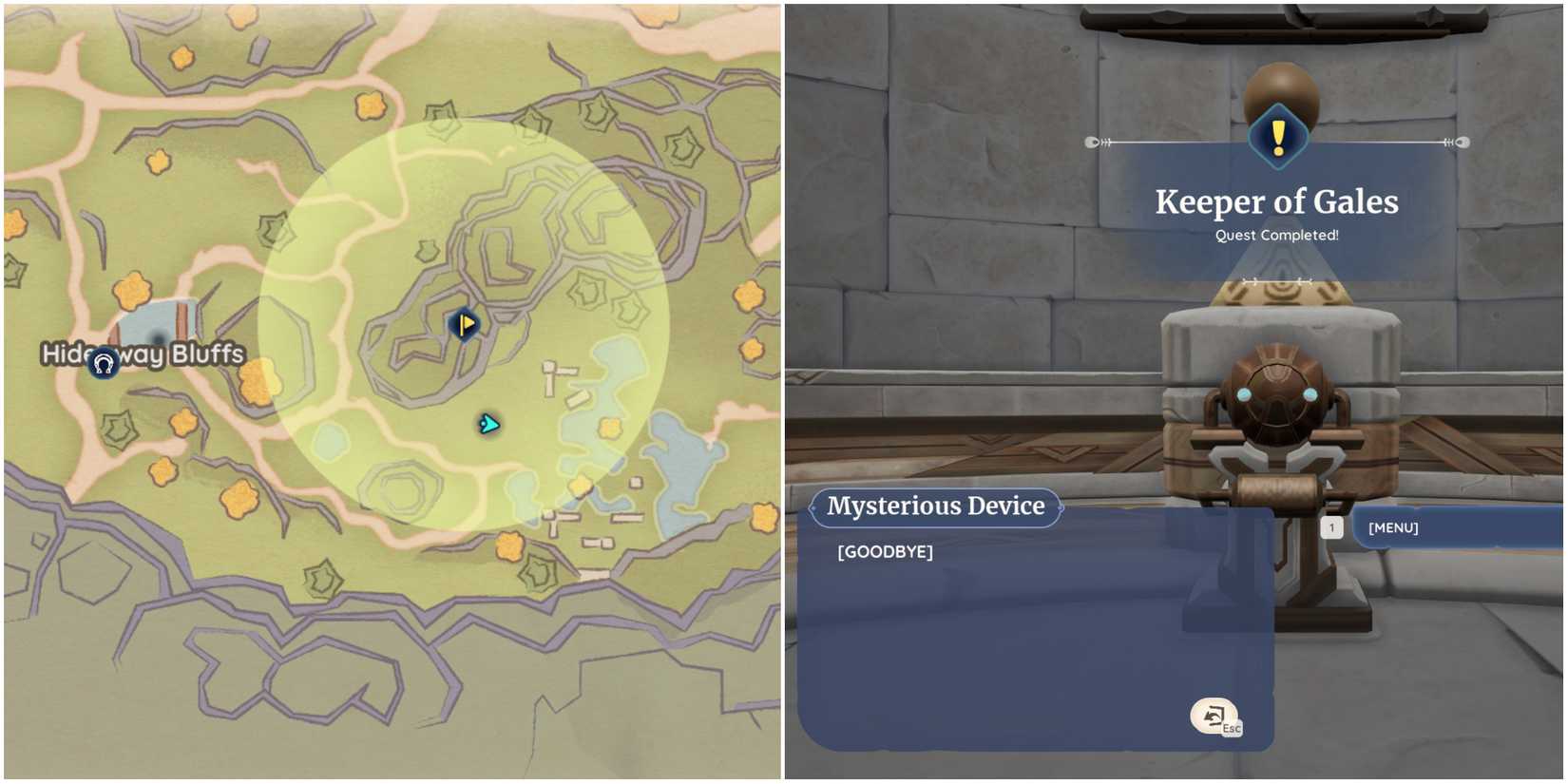
Task: Click the Mysterious Device title label
Action: (936, 506)
